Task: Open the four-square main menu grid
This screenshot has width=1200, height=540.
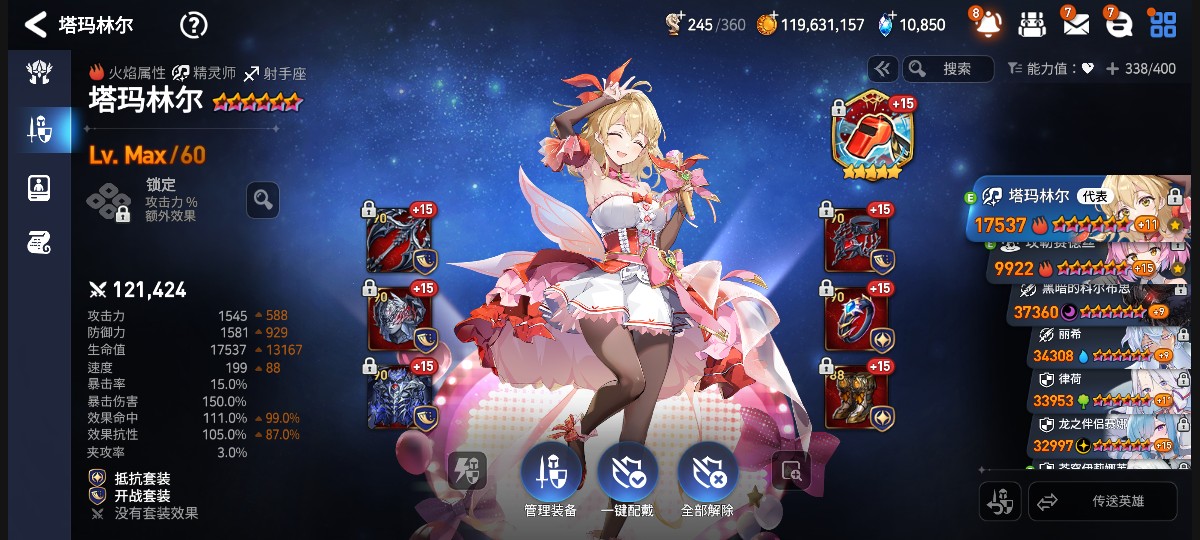Action: point(1163,24)
